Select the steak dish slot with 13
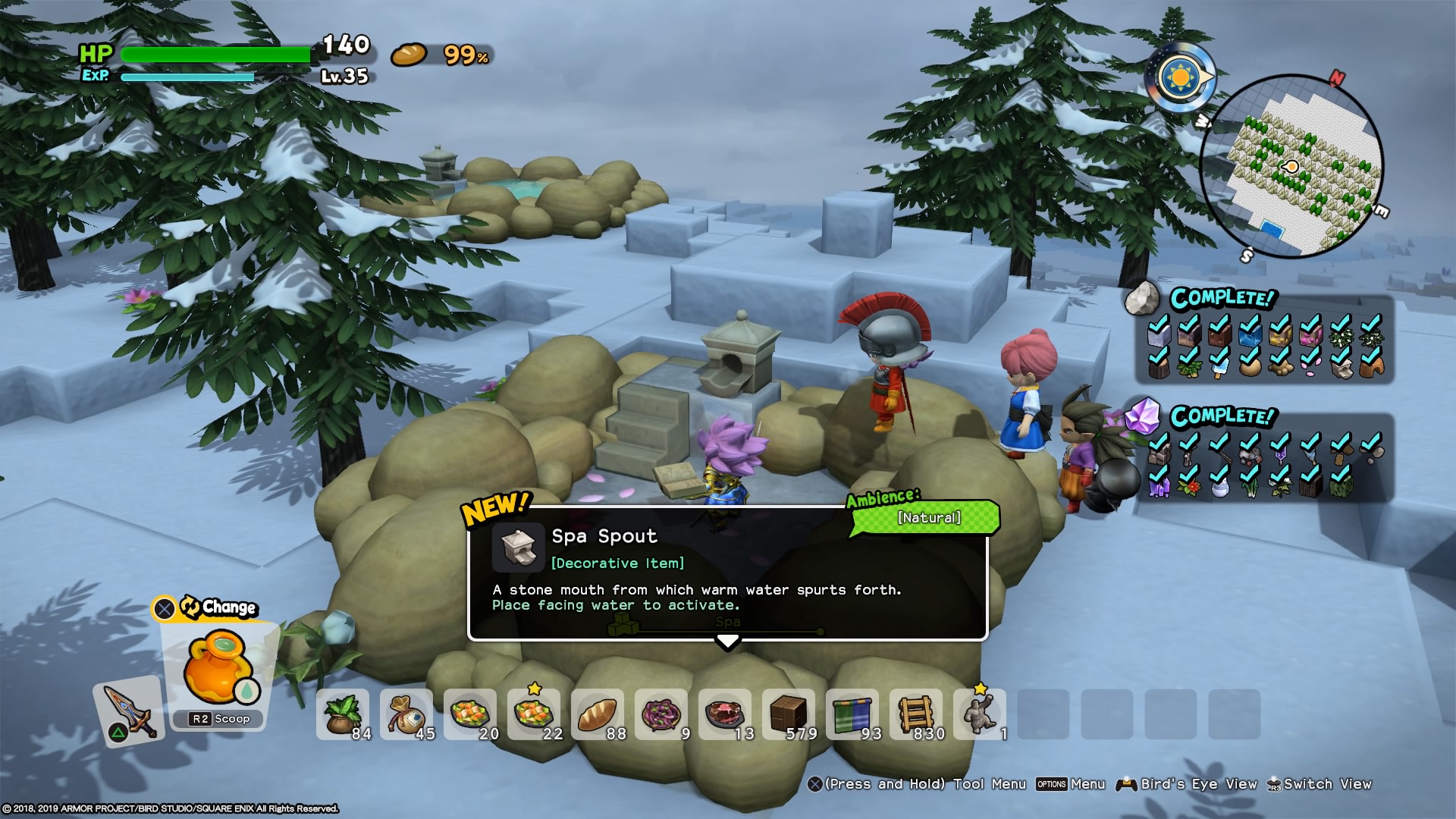The height and width of the screenshot is (819, 1456). point(725,714)
